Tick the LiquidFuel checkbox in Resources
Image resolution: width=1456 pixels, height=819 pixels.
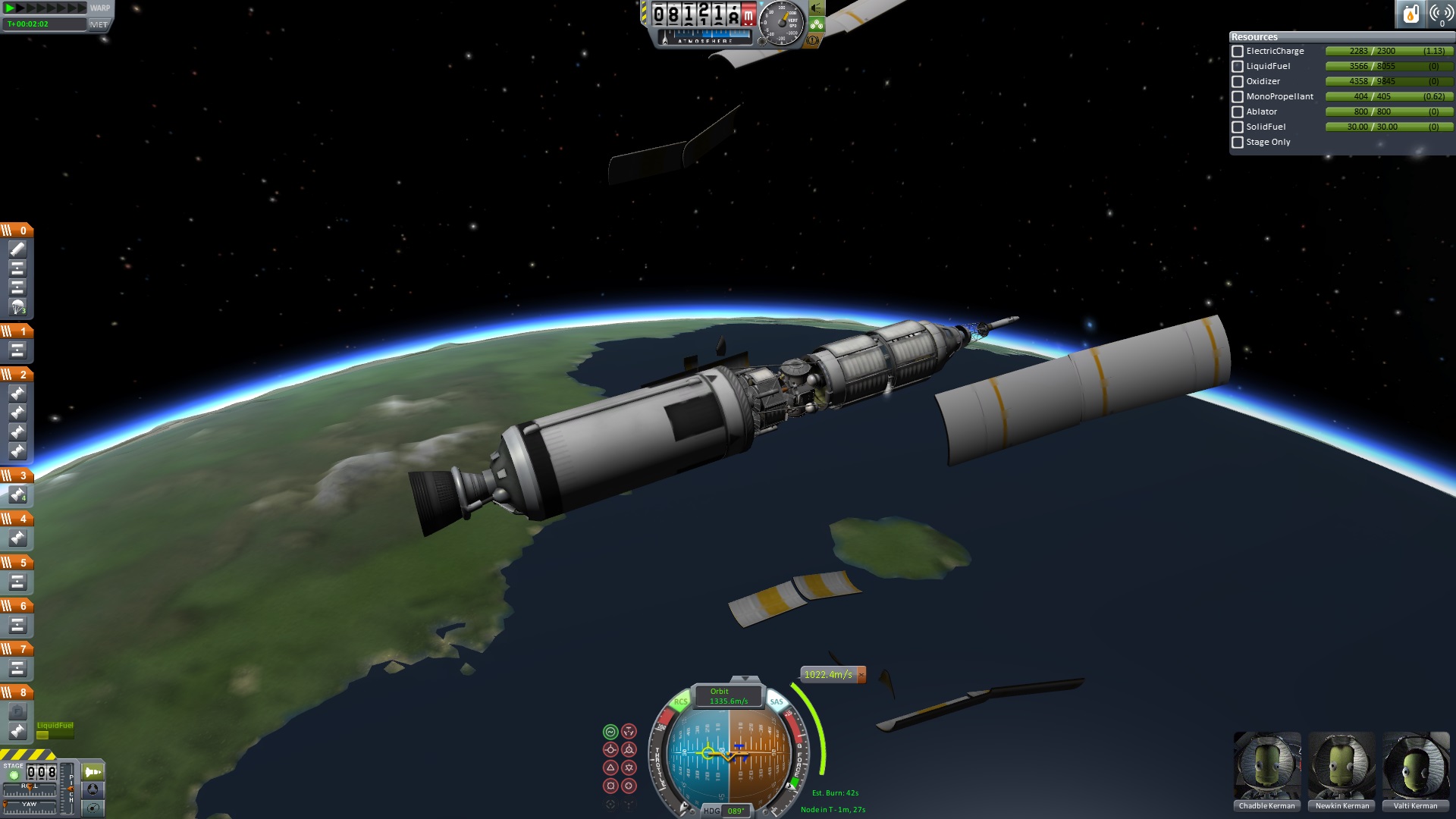(1238, 67)
